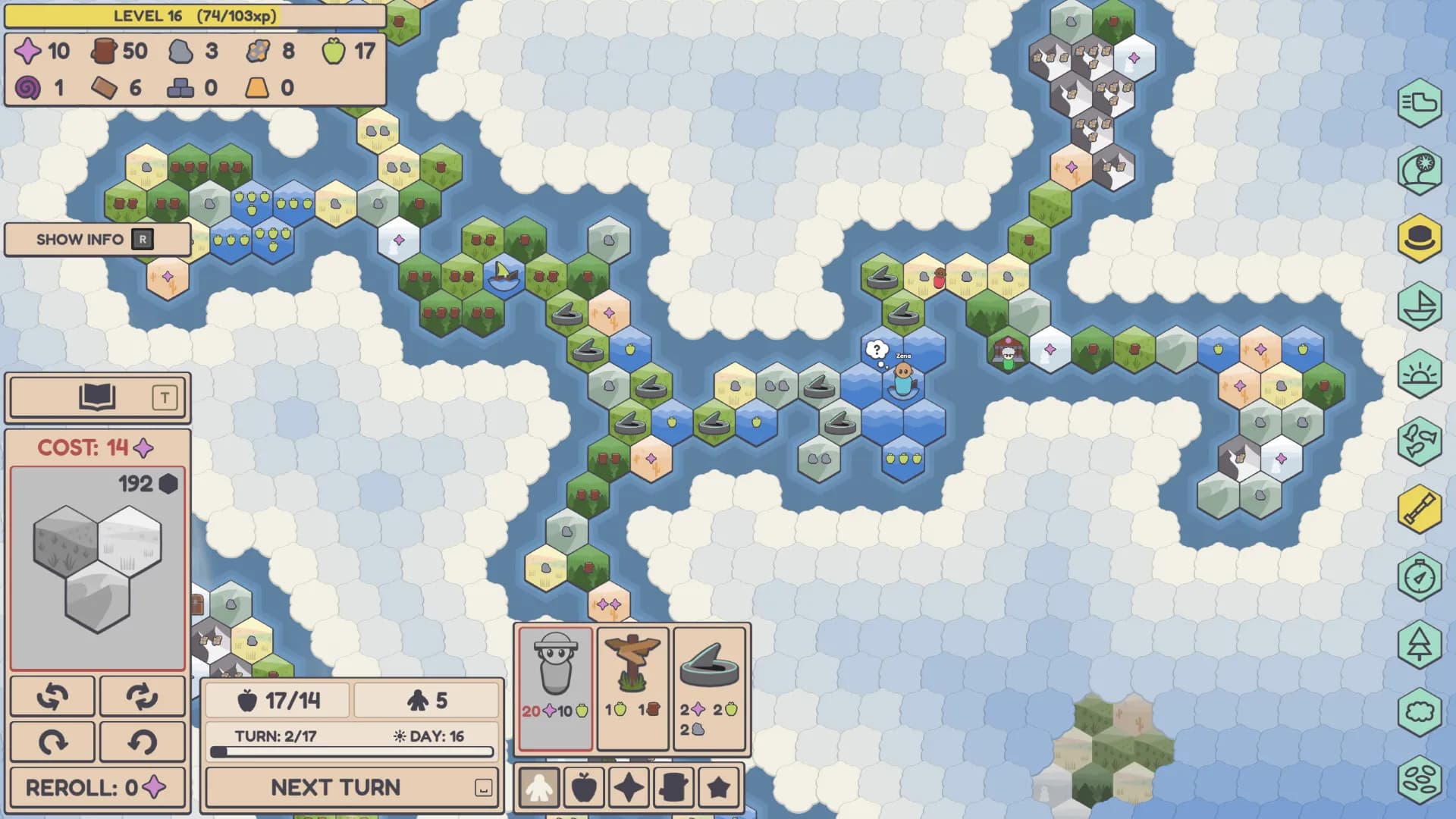Select the five-point star category tab
1456x819 pixels.
(718, 787)
